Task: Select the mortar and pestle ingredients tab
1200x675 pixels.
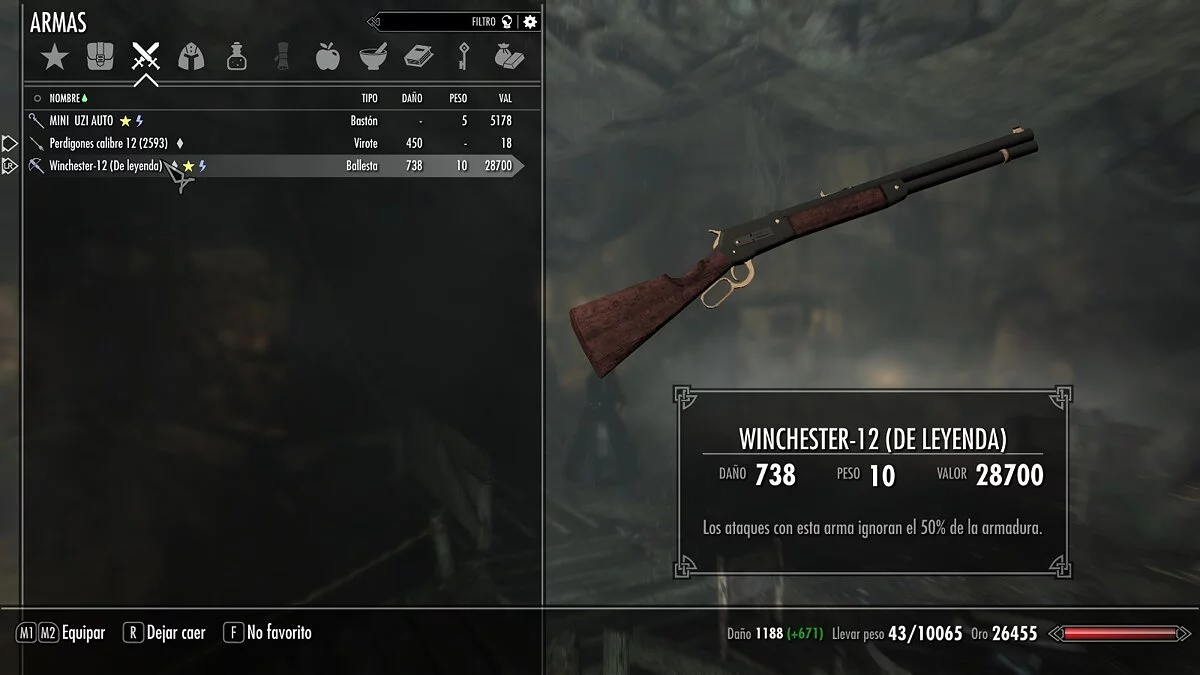Action: (x=373, y=57)
